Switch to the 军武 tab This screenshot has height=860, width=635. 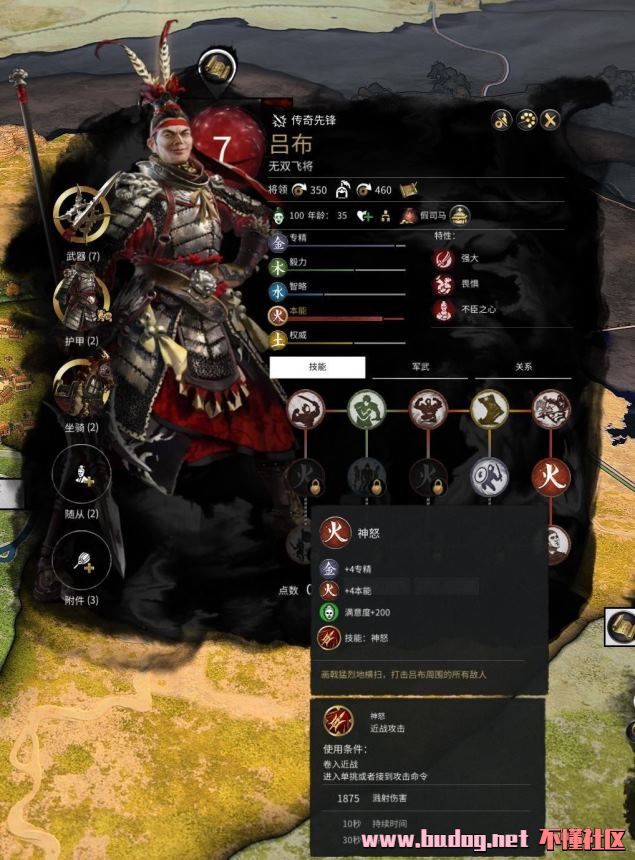click(421, 367)
